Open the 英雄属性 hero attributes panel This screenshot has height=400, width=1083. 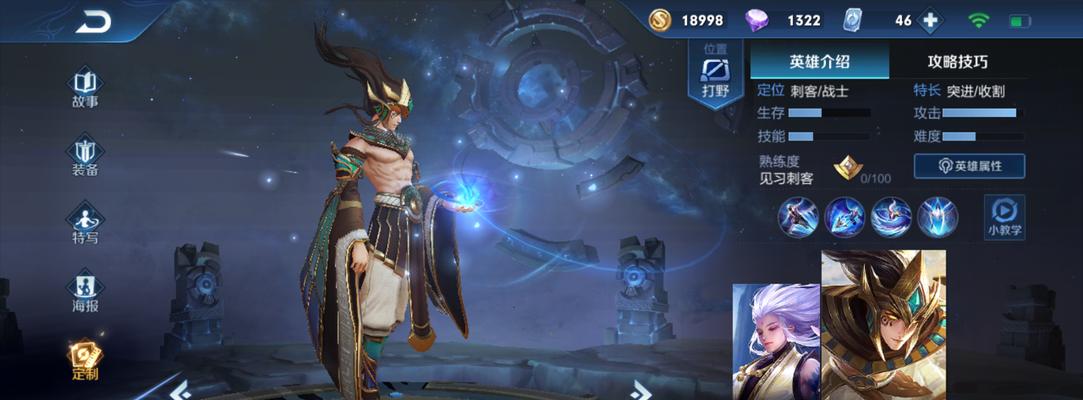click(969, 166)
